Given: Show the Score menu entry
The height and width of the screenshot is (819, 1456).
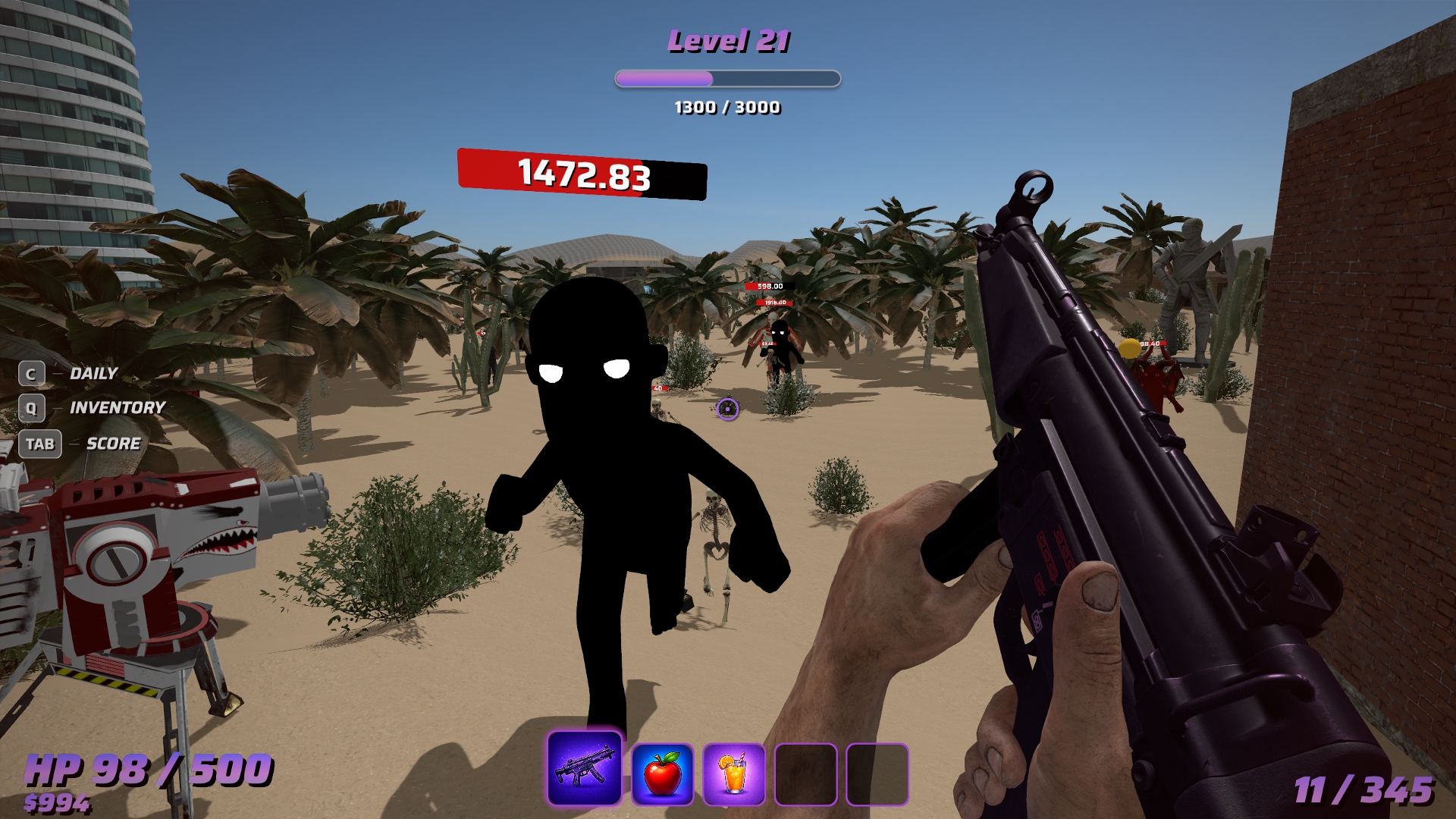Looking at the screenshot, I should coord(113,444).
